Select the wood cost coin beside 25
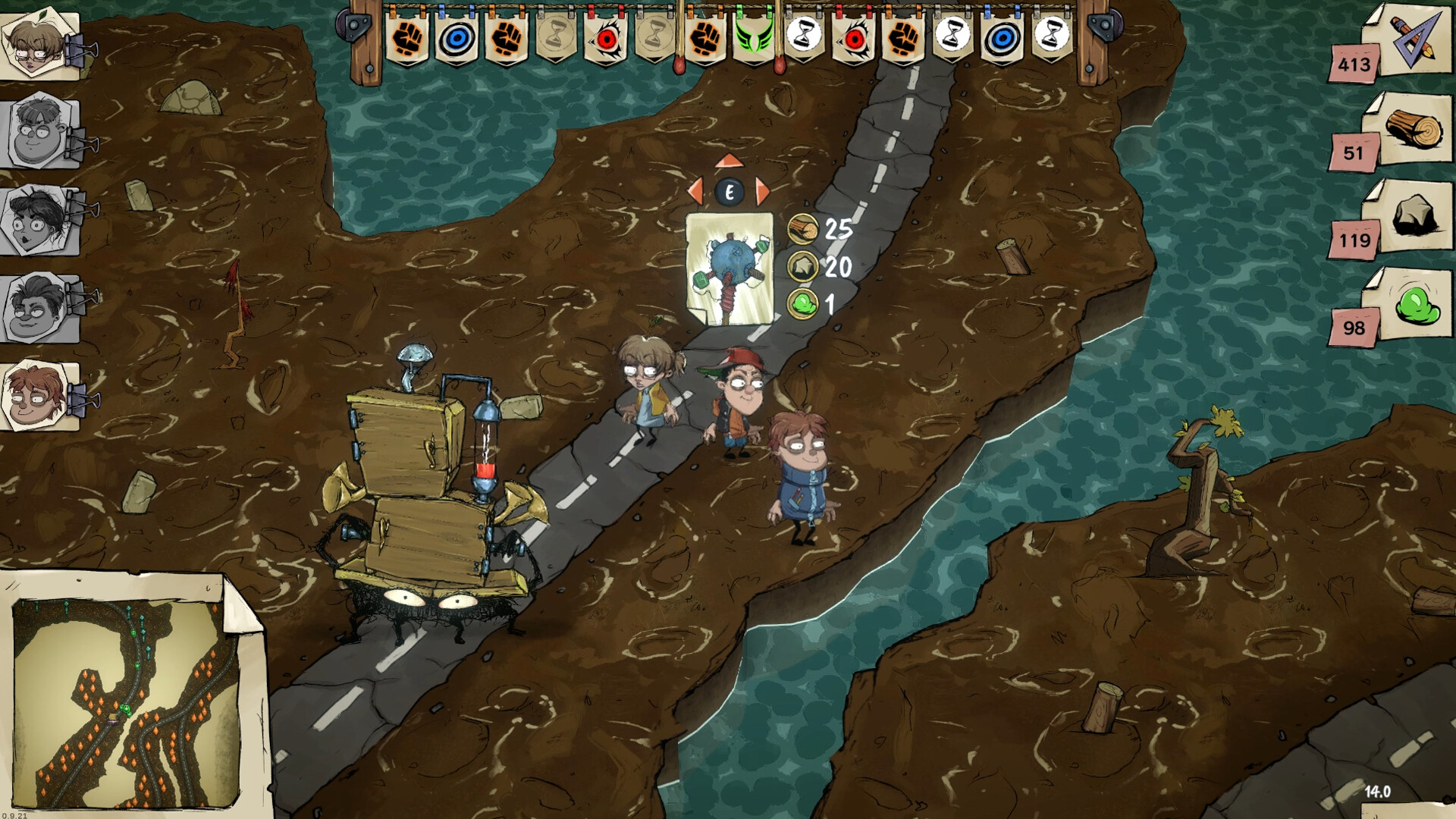The height and width of the screenshot is (819, 1456). (804, 227)
